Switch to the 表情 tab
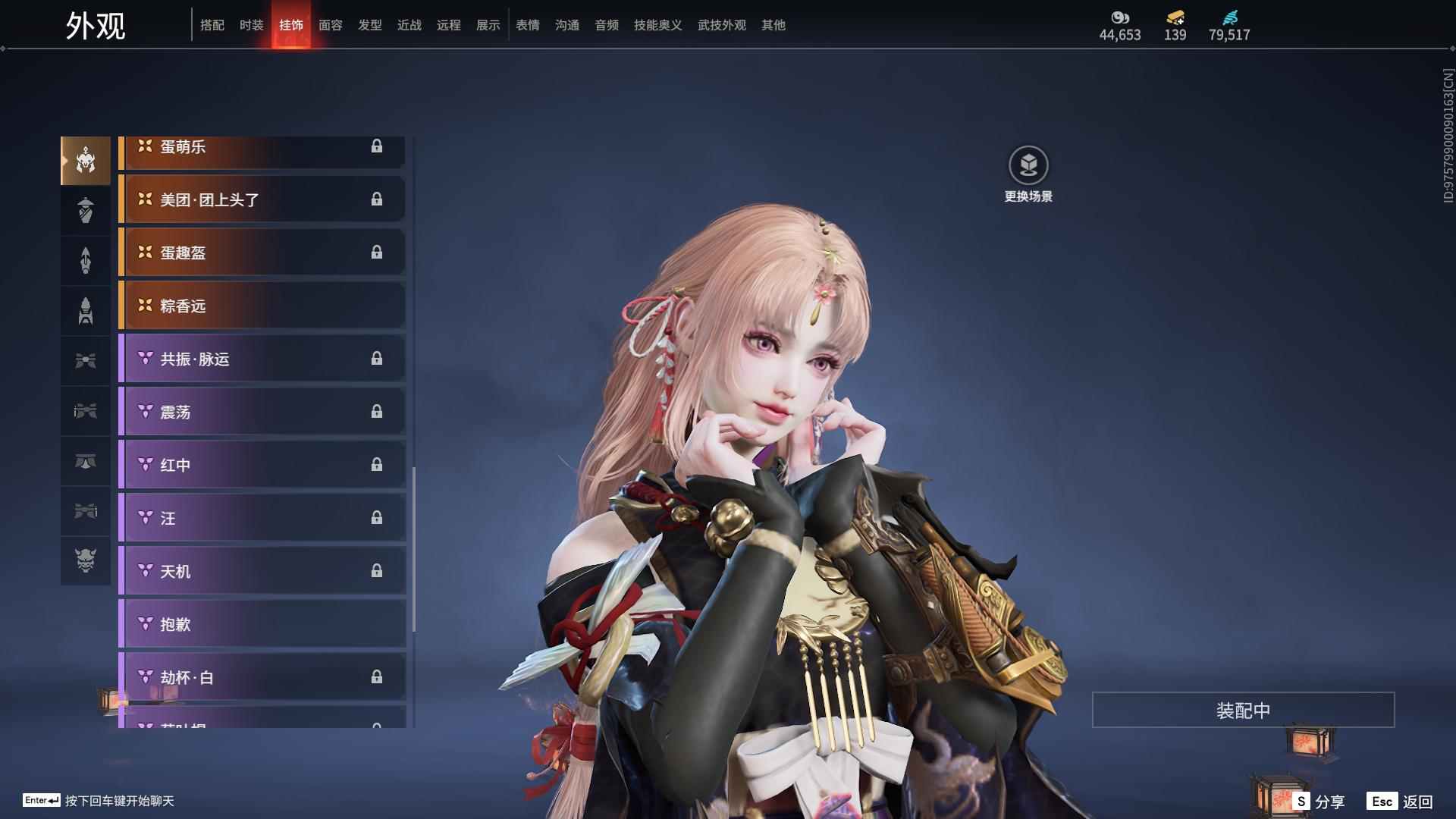This screenshot has height=819, width=1456. point(527,25)
